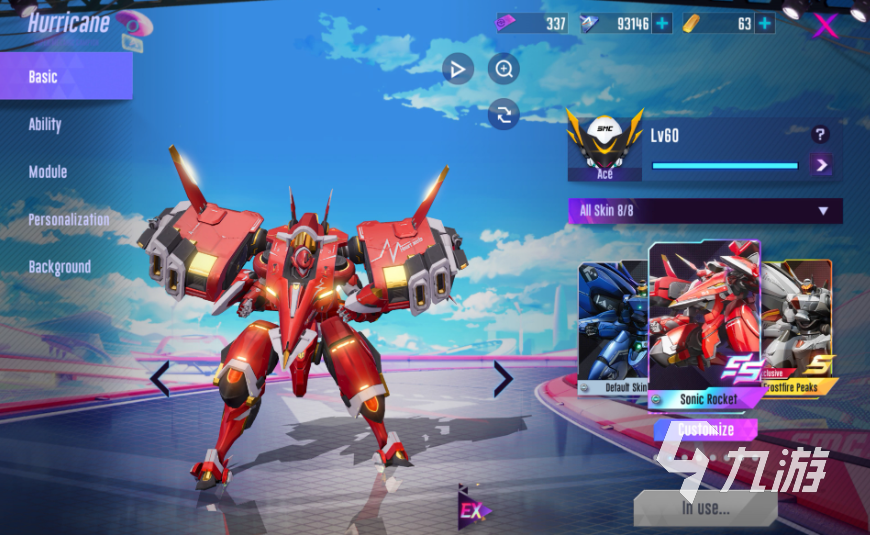The height and width of the screenshot is (535, 870).
Task: Select the Frostfire Peaks skin card
Action: coord(798,325)
